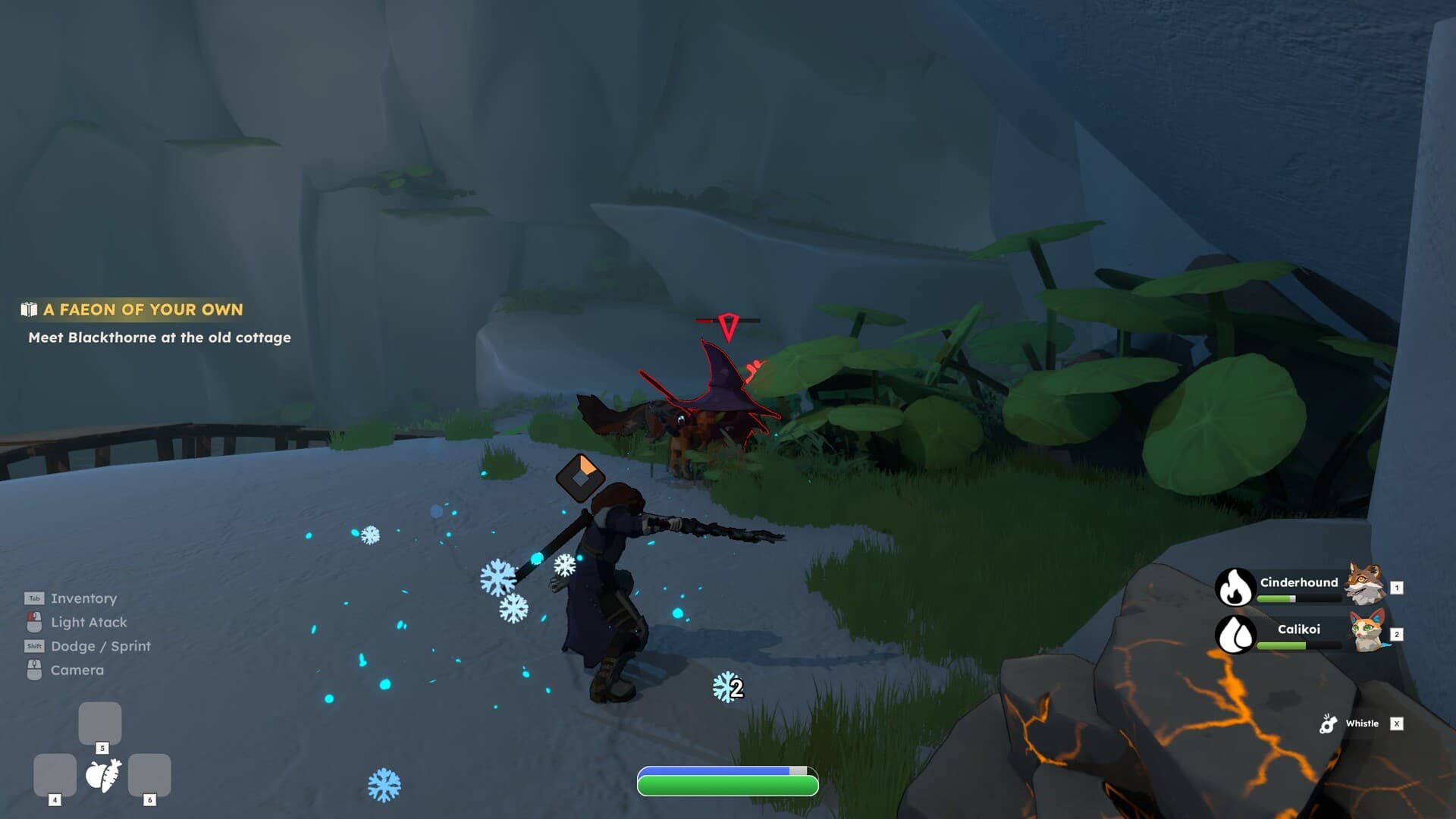Select the quest title A FAEON OF YOUR OWN
Viewport: 1456px width, 819px height.
click(143, 310)
